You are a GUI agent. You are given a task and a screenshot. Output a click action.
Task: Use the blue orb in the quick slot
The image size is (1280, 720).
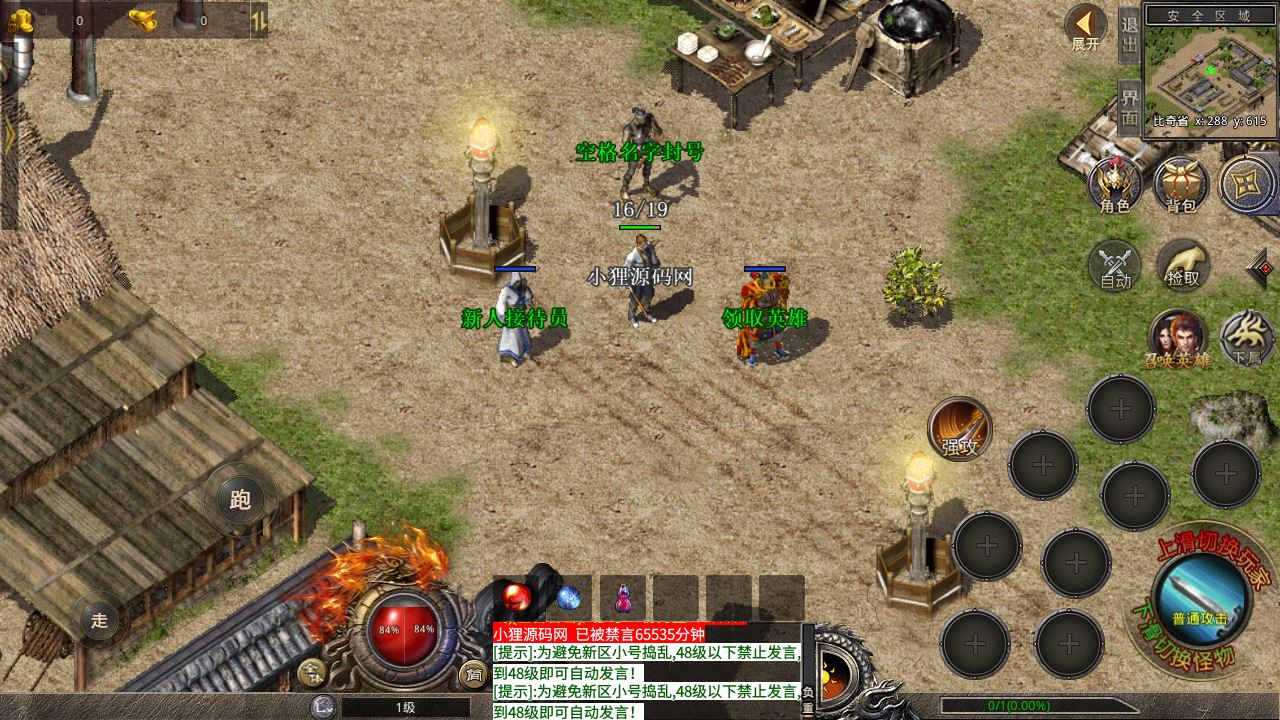pos(569,598)
